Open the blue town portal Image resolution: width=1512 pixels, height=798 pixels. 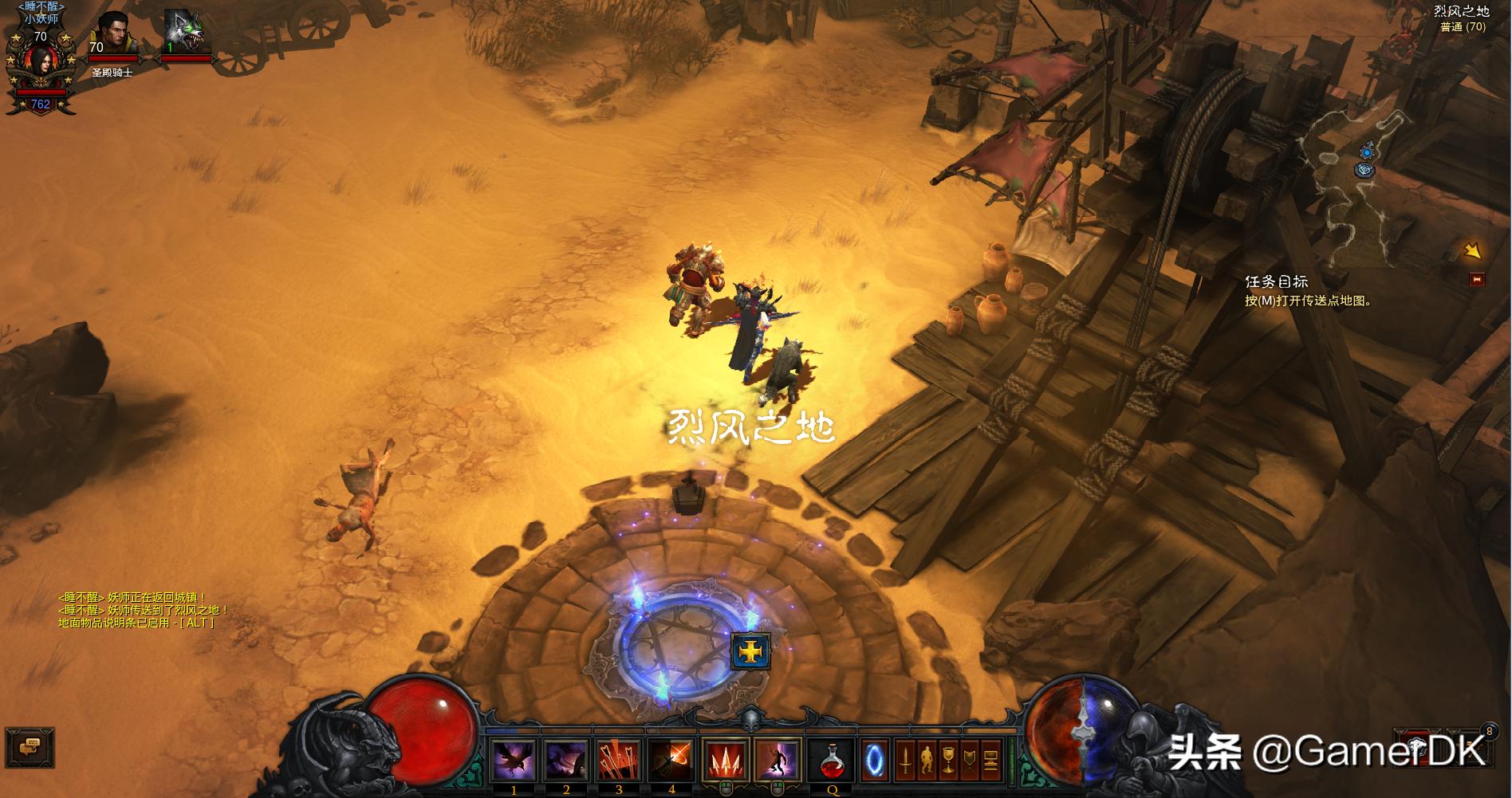875,760
